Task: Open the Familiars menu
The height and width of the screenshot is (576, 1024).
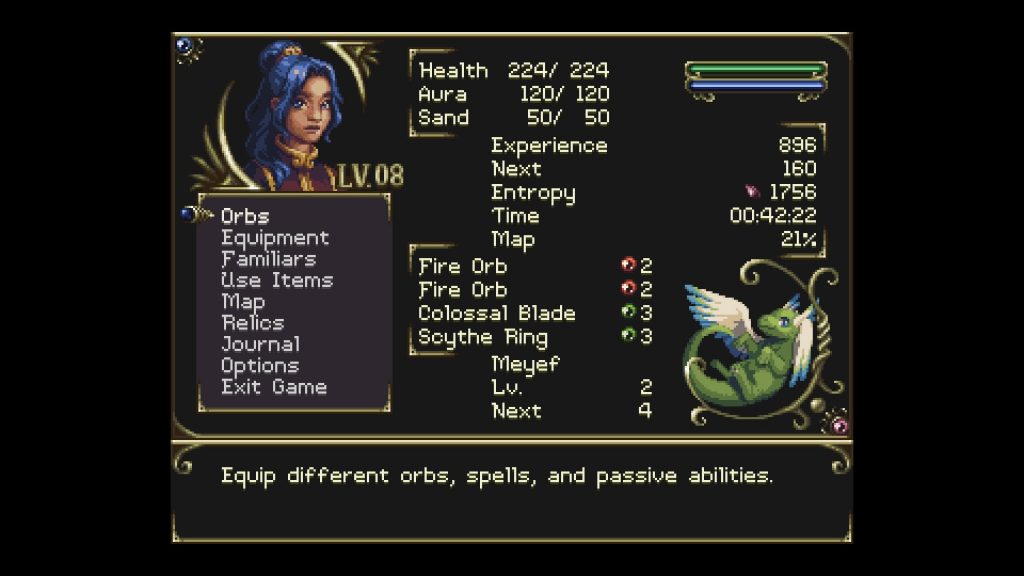Action: (x=269, y=259)
